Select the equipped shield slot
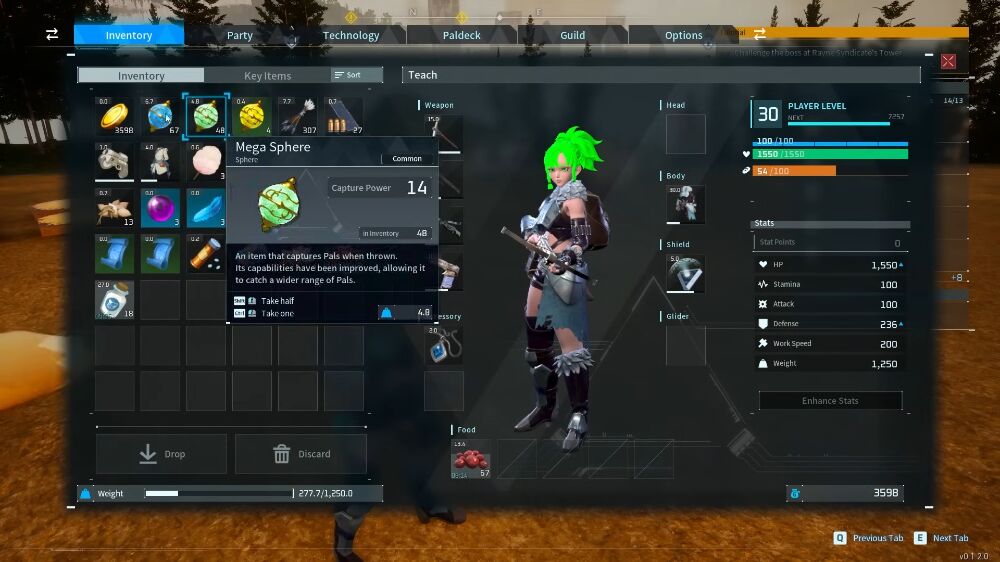The height and width of the screenshot is (562, 1000). point(686,274)
